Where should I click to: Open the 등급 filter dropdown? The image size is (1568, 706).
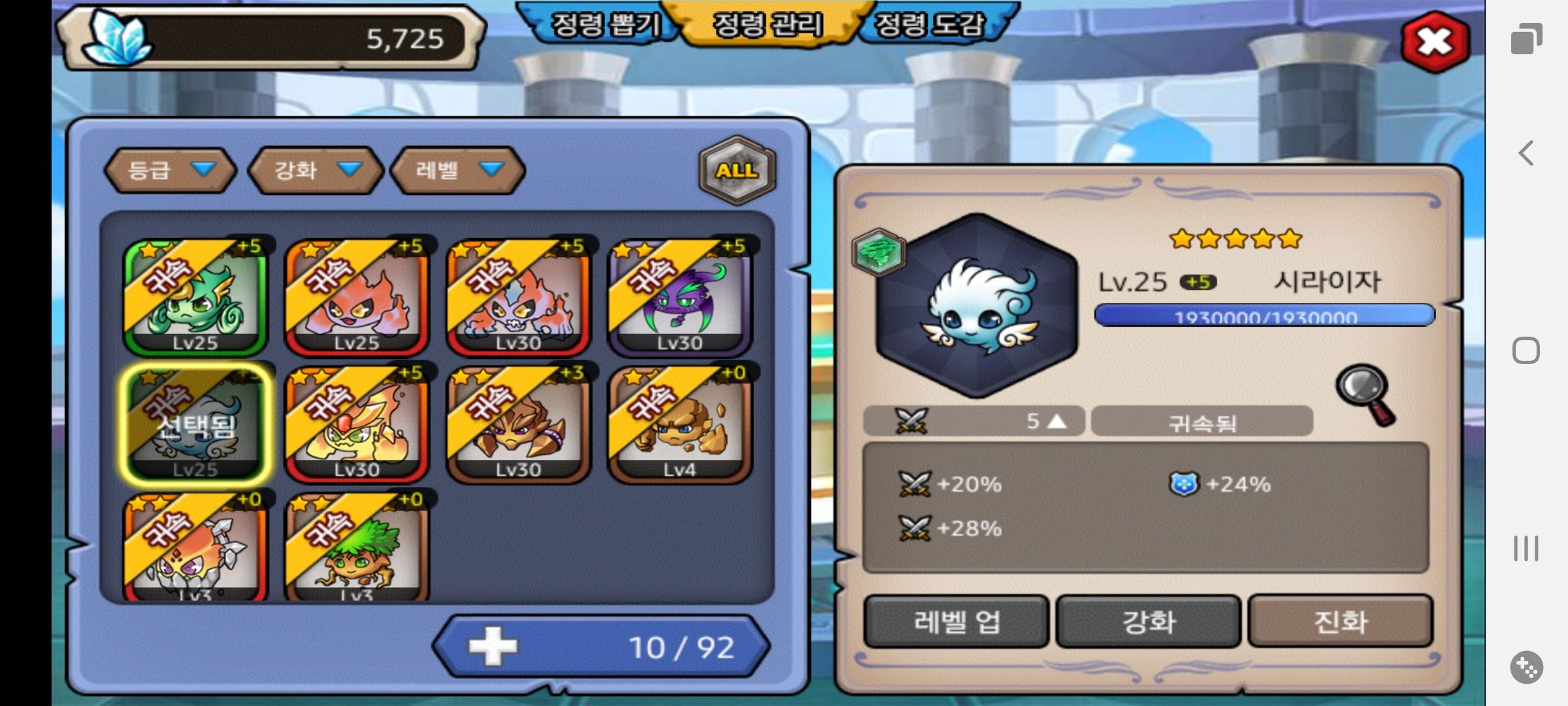170,170
